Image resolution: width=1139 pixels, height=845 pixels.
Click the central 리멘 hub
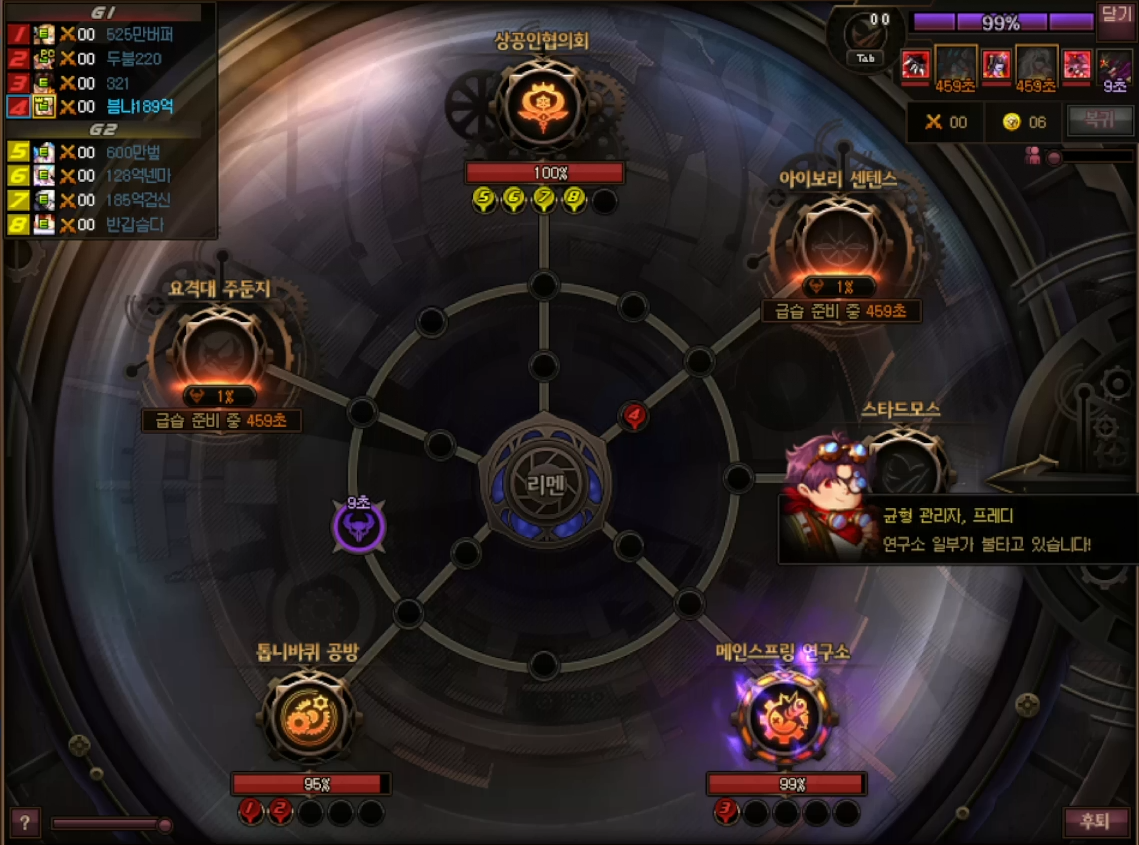tap(543, 483)
